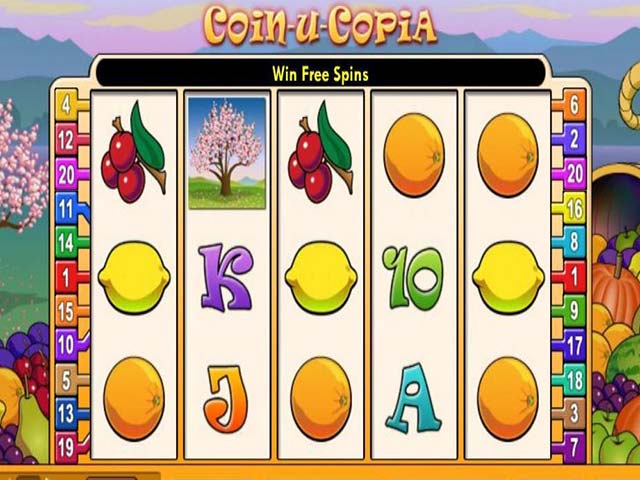Image resolution: width=640 pixels, height=480 pixels.
Task: Activate payline 12 indicator
Action: 67,139
